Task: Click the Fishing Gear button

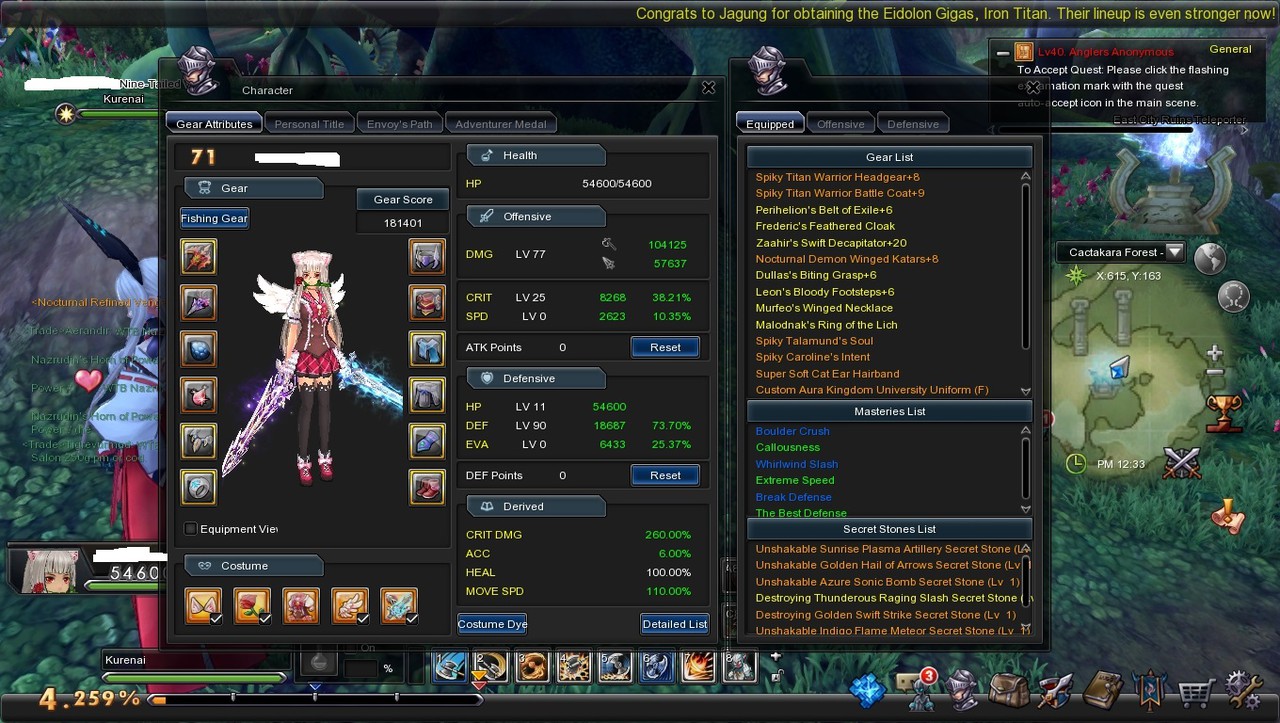Action: pos(214,218)
